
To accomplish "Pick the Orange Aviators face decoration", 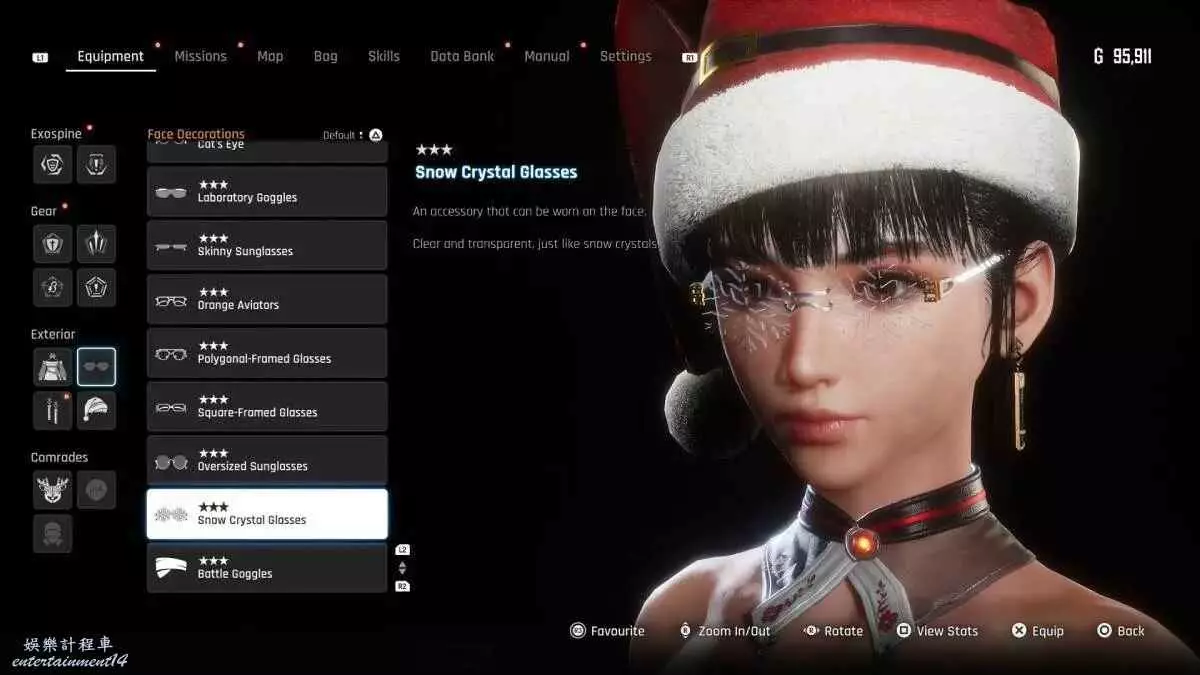I will point(267,299).
